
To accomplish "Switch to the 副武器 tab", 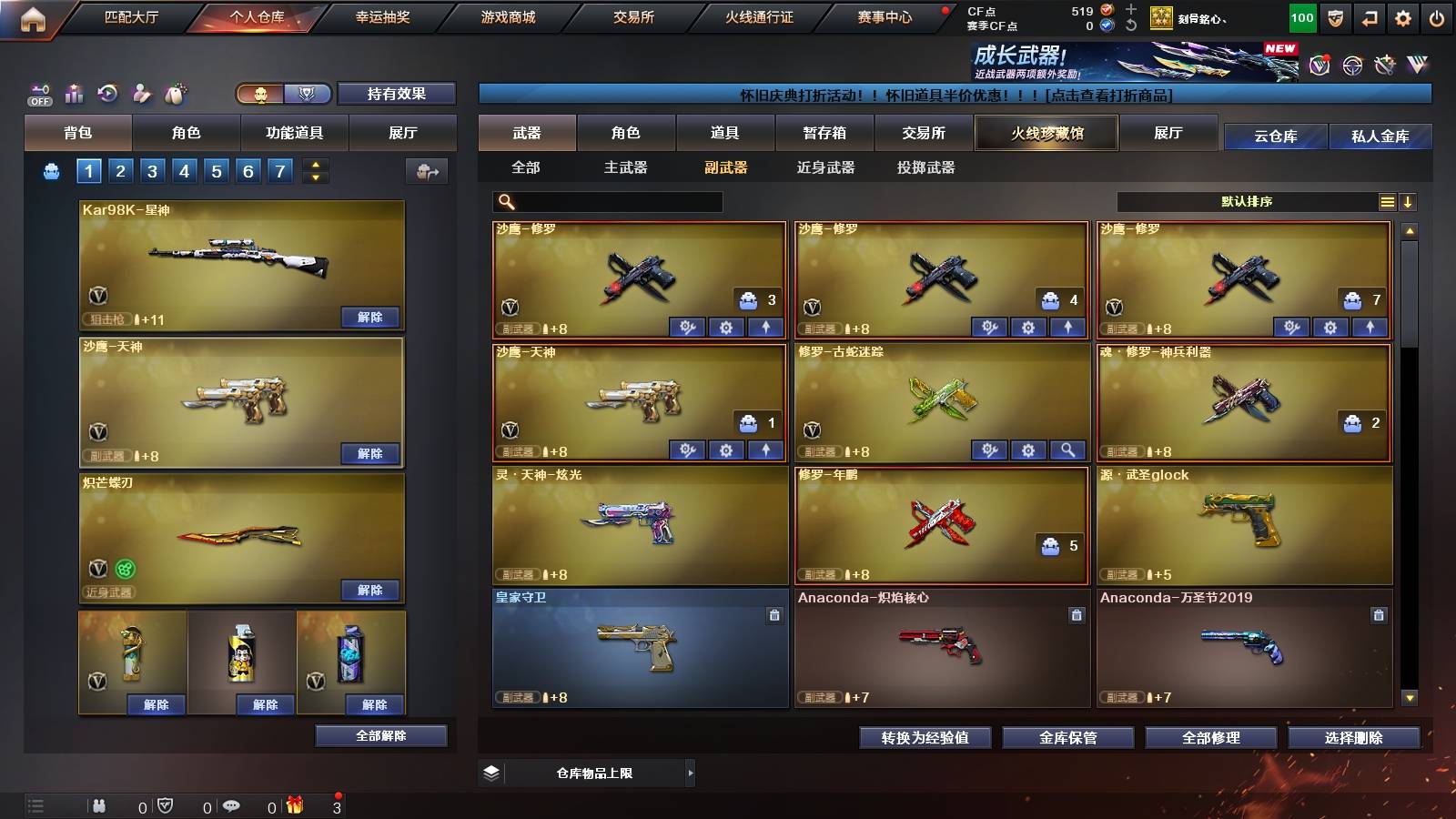I will tap(725, 168).
